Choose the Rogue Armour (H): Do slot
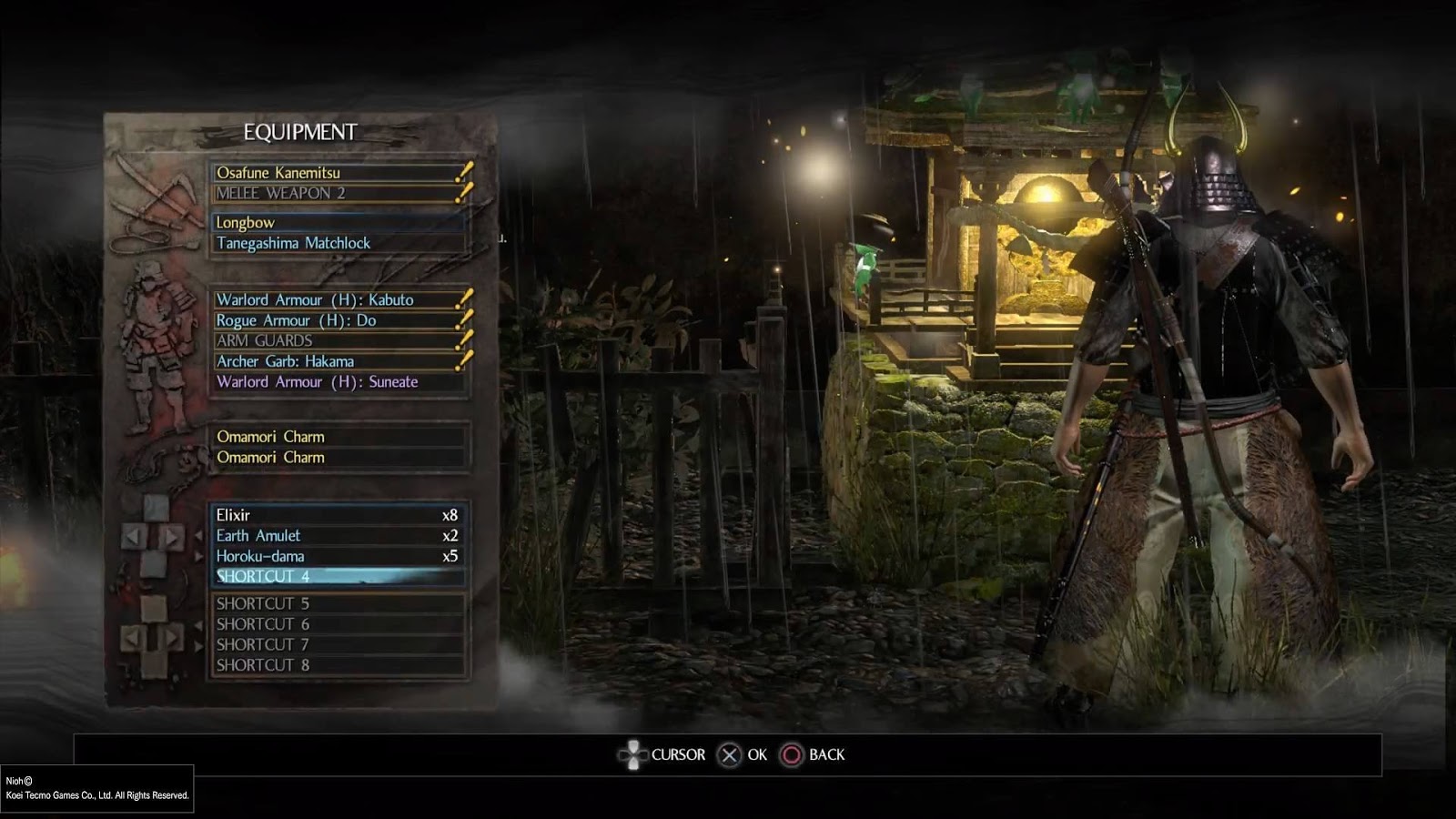This screenshot has width=1456, height=819. 337,320
